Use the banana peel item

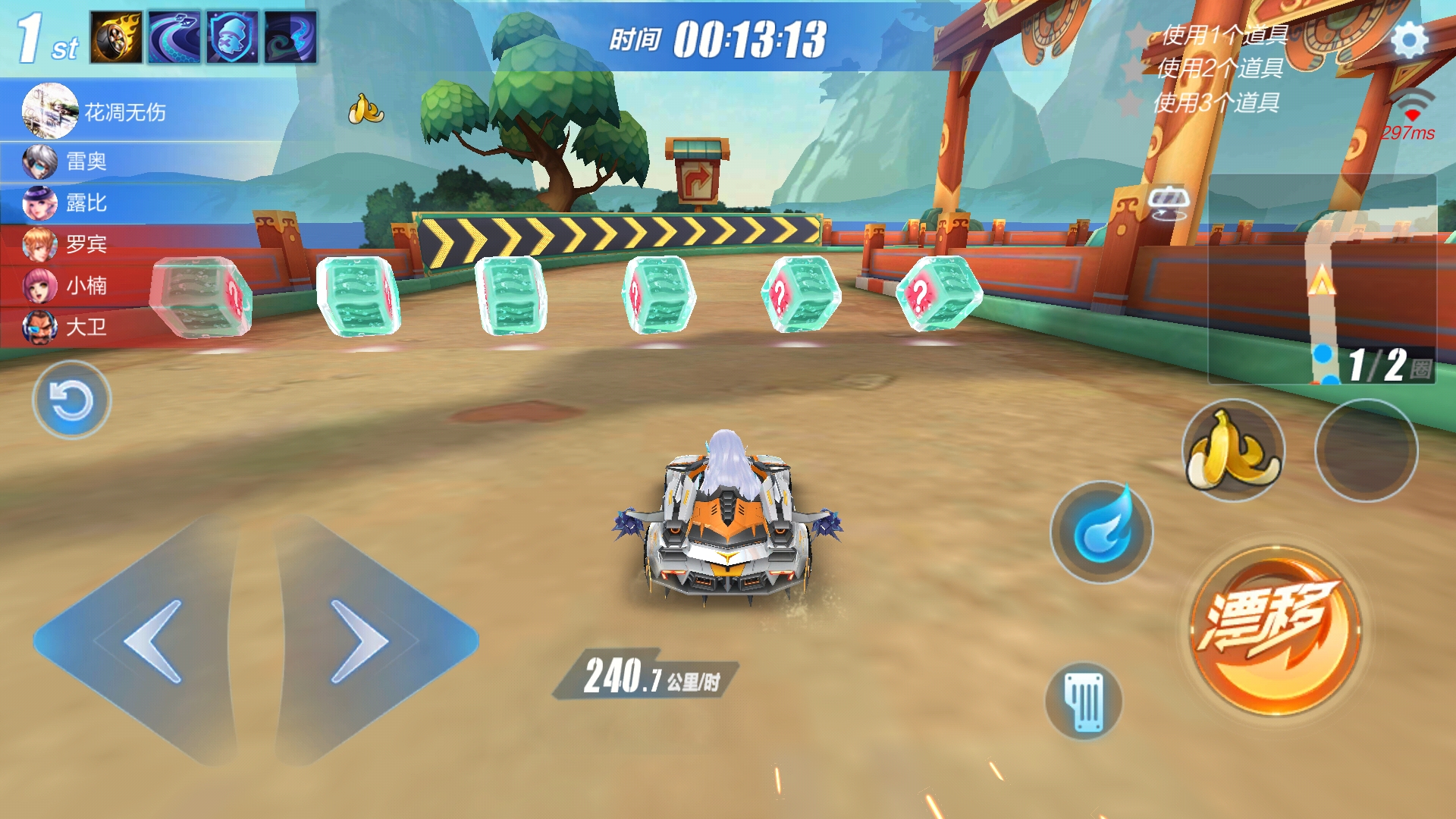pos(1233,450)
